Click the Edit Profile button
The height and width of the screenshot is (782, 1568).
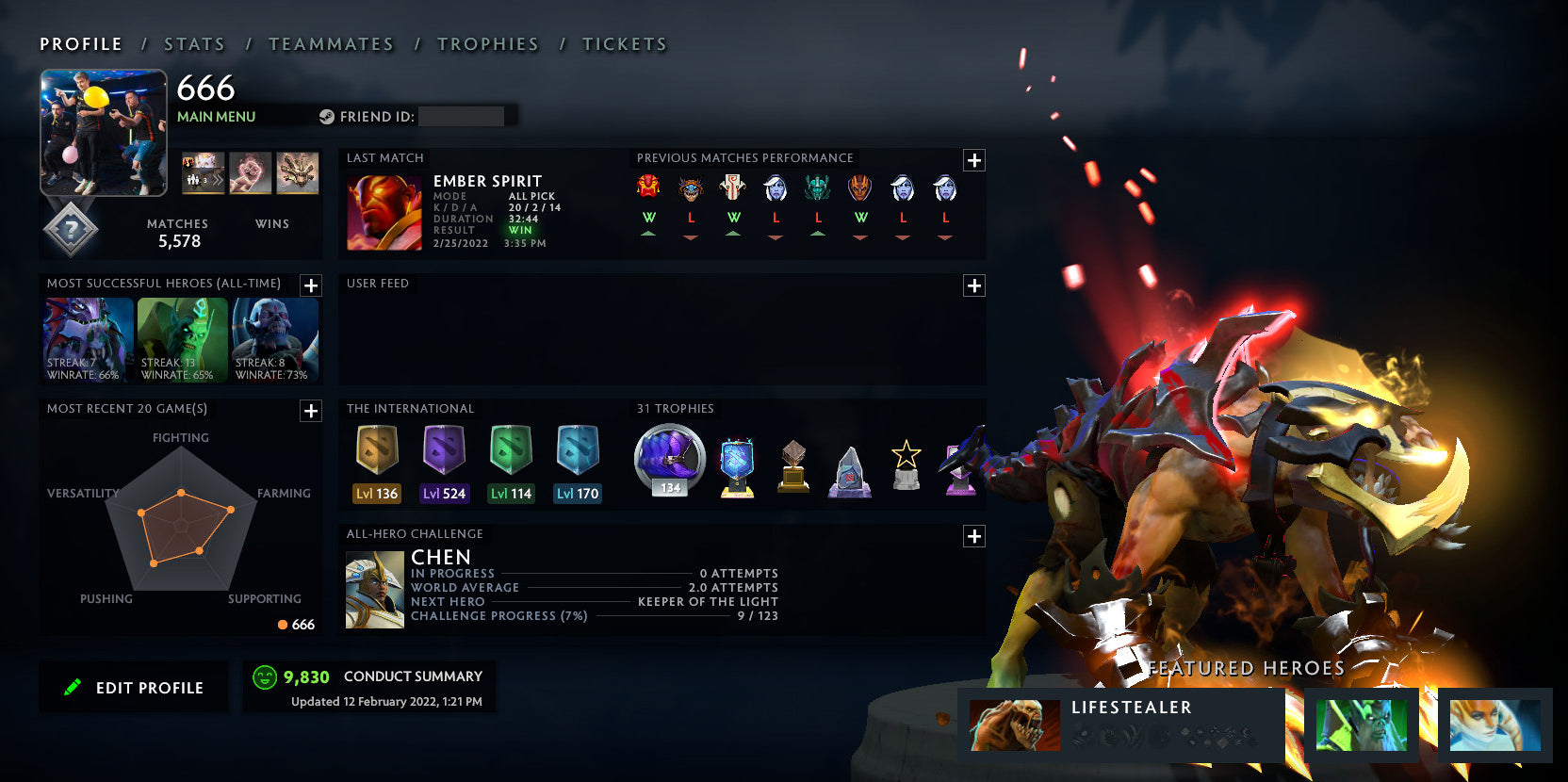click(x=134, y=688)
